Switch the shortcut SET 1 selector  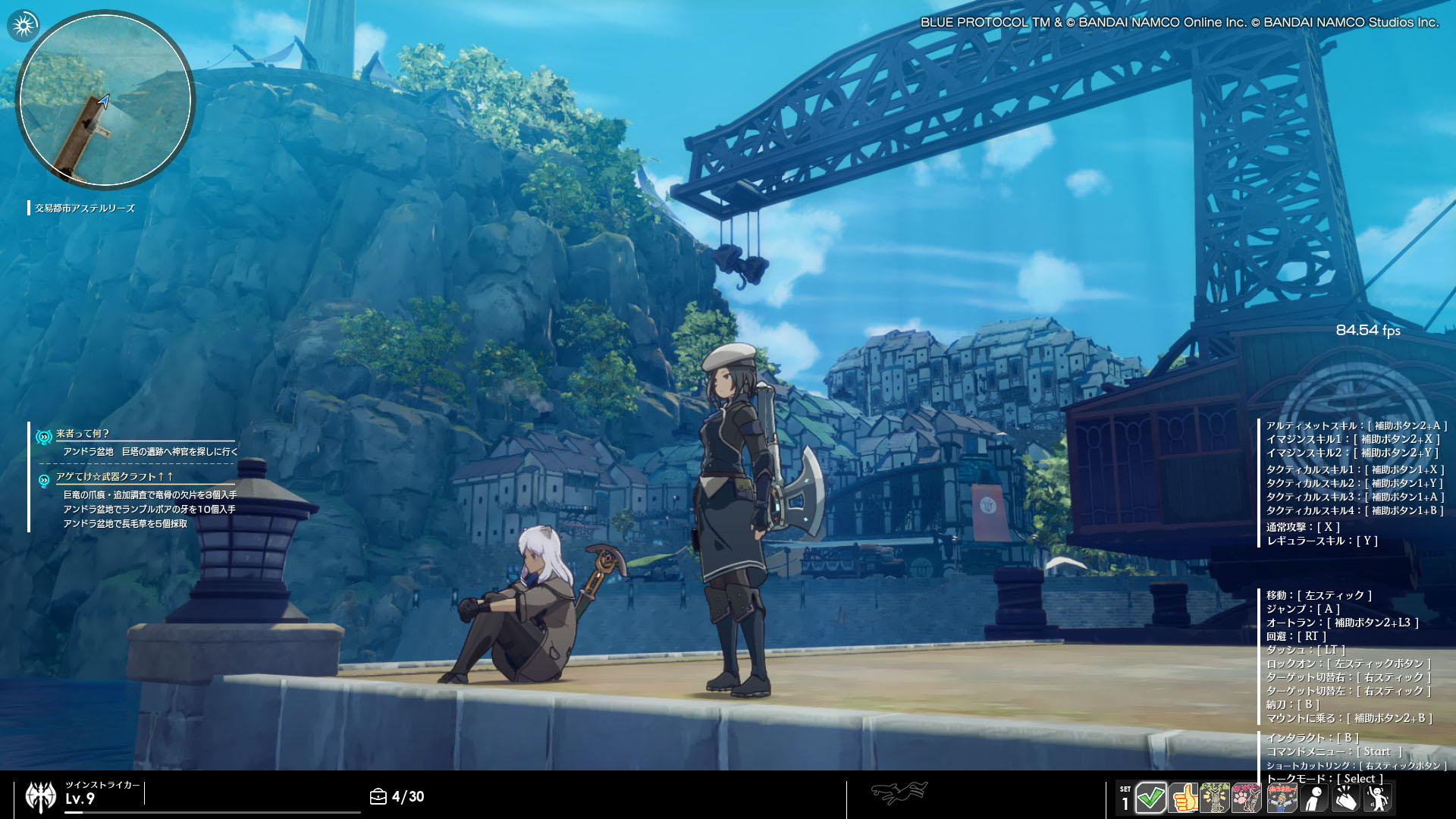1125,799
